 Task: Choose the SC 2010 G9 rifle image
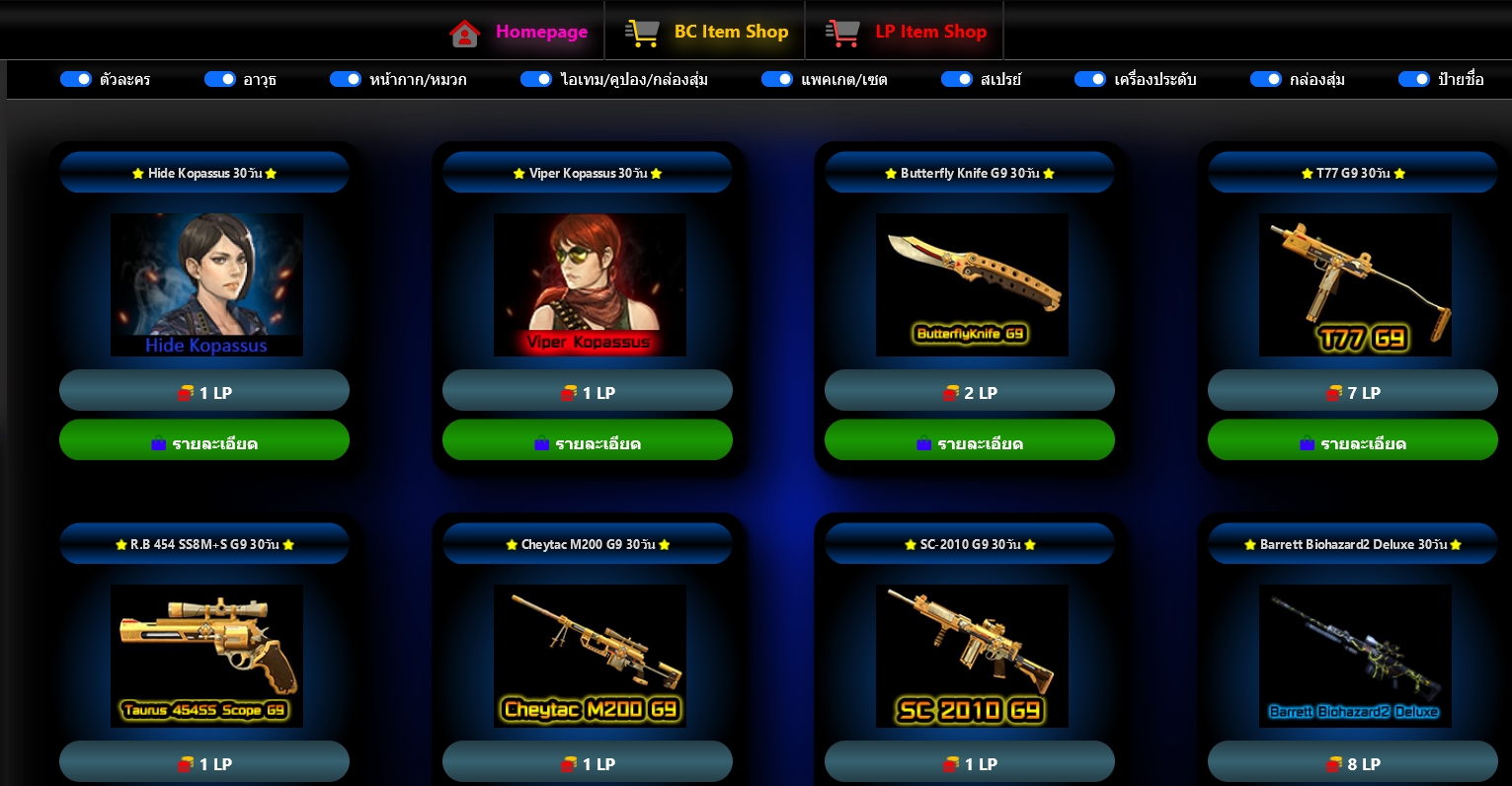pyautogui.click(x=972, y=656)
